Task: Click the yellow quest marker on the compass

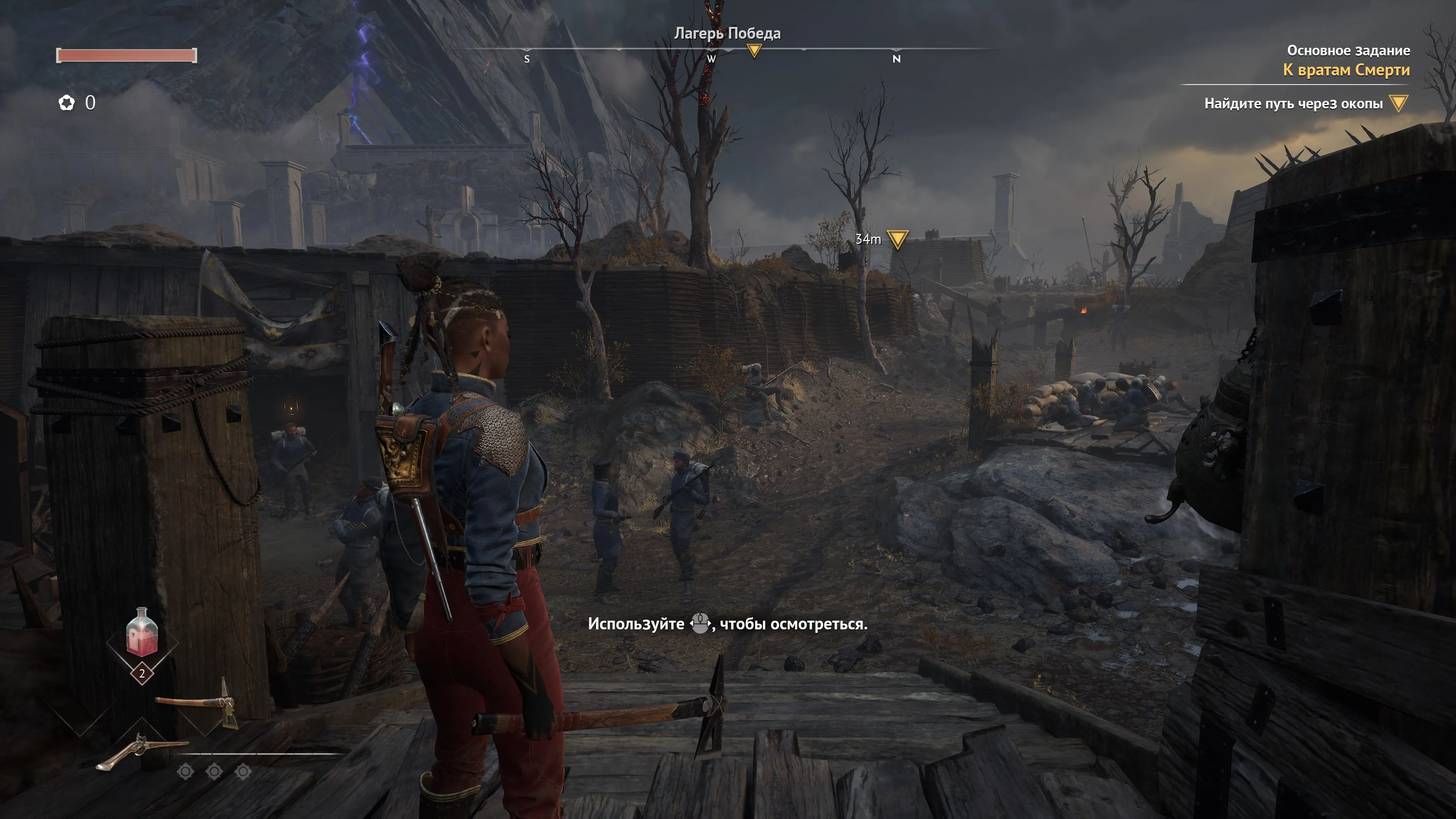Action: [x=753, y=51]
